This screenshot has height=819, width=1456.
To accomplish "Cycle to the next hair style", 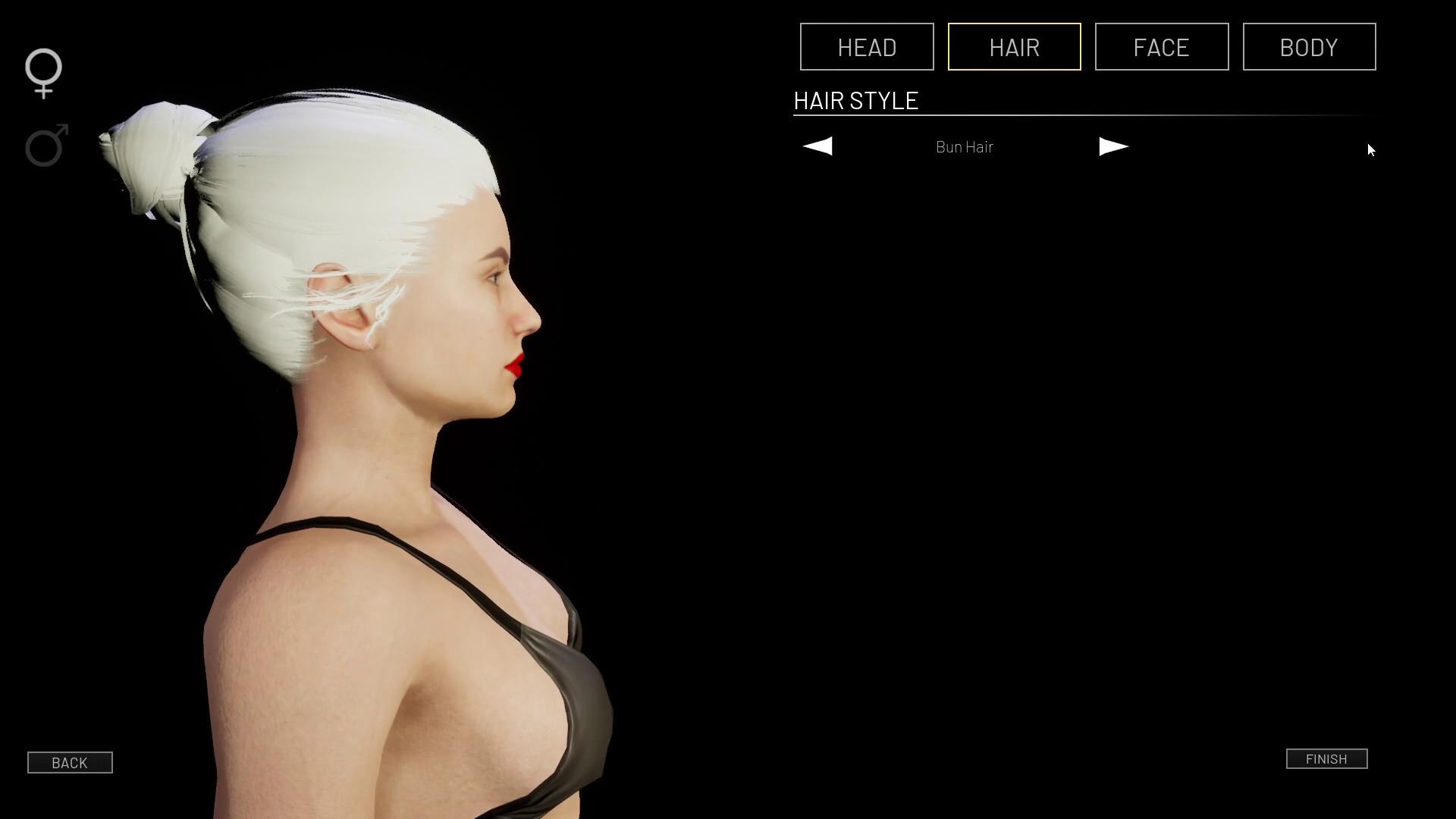I will point(1113,146).
